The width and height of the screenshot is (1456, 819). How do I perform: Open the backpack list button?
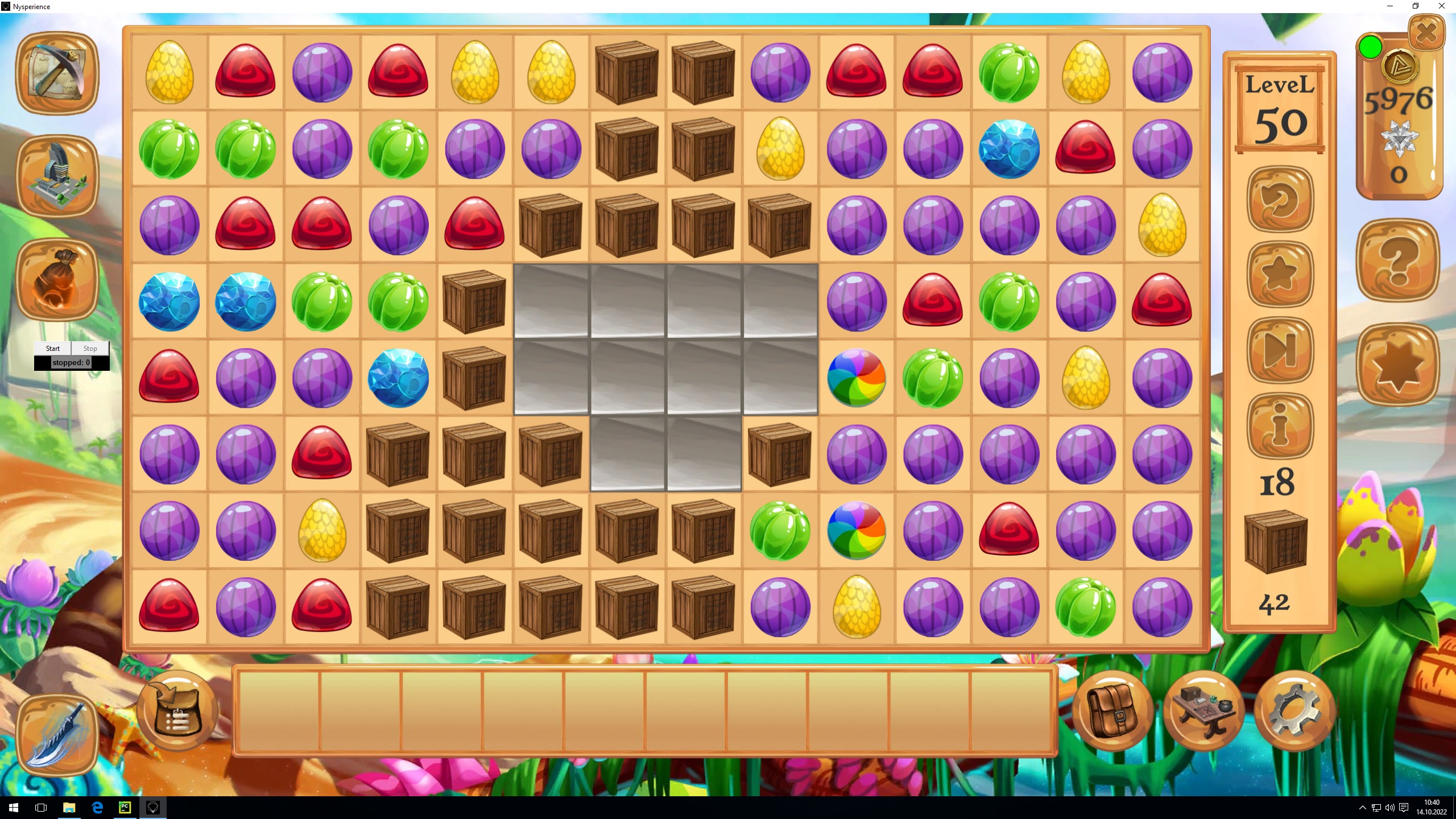pos(177,711)
